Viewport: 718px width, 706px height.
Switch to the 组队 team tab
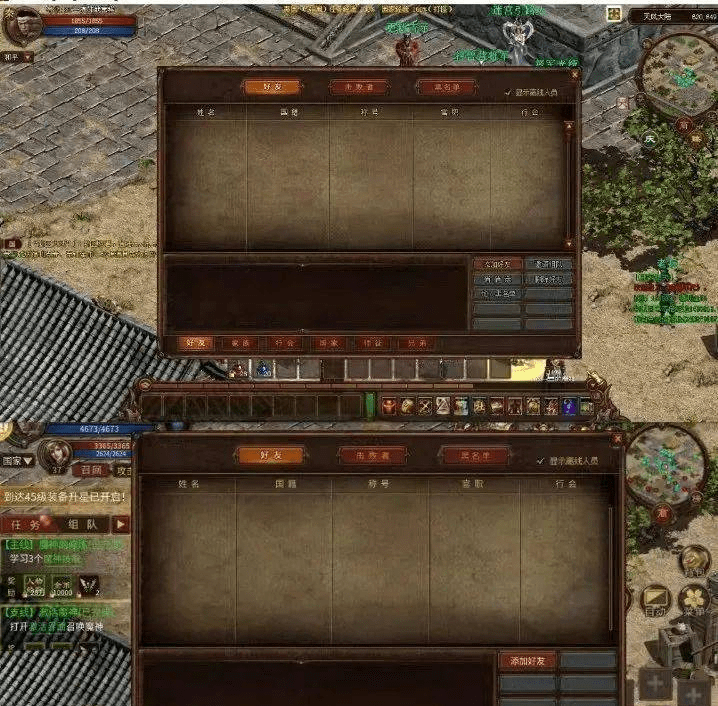point(81,523)
